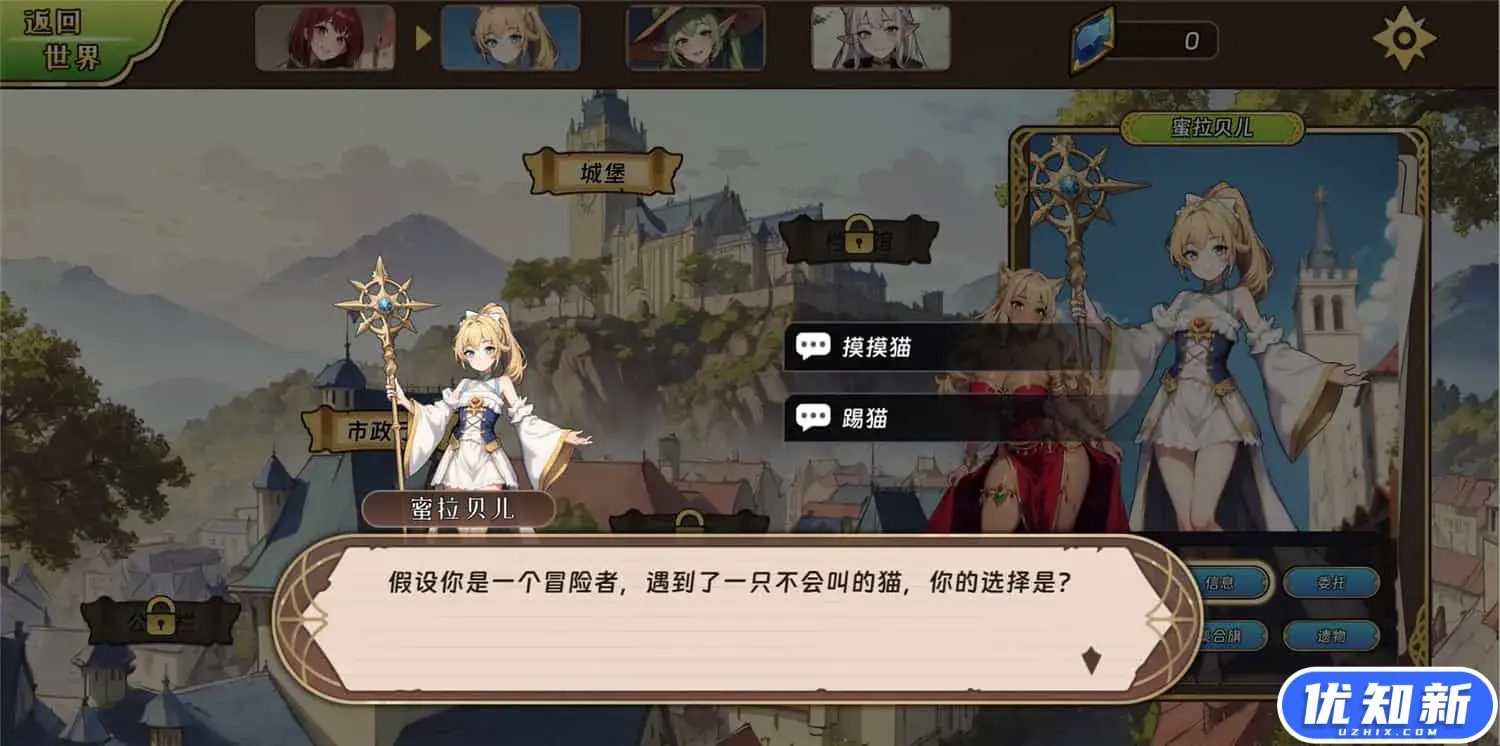Click the speech bubble icon beside 踢猫
Viewport: 1500px width, 746px height.
pyautogui.click(x=814, y=419)
